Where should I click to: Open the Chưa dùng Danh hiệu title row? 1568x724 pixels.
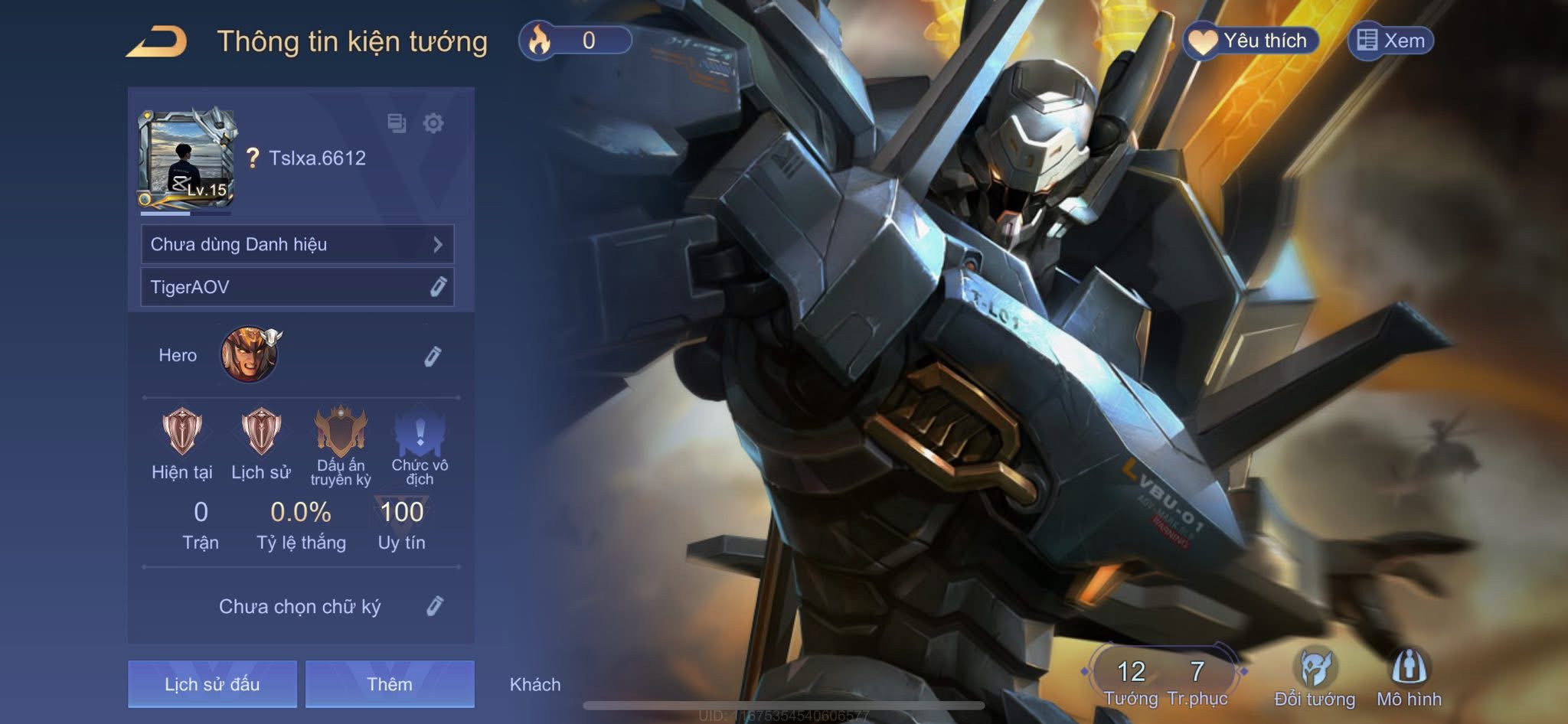click(297, 244)
